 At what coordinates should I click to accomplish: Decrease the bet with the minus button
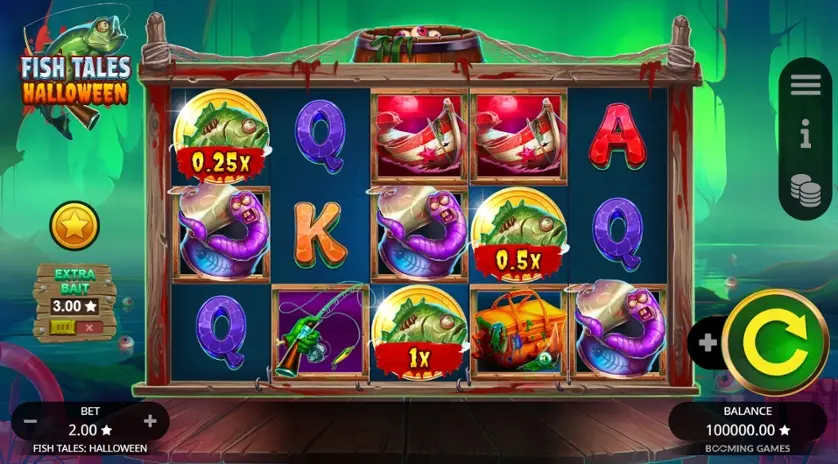tap(30, 421)
